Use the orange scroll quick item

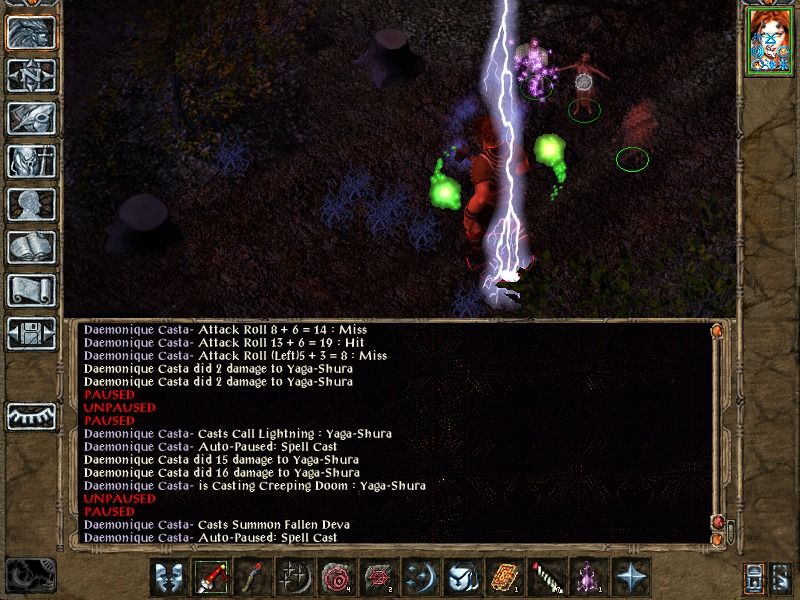(x=505, y=577)
